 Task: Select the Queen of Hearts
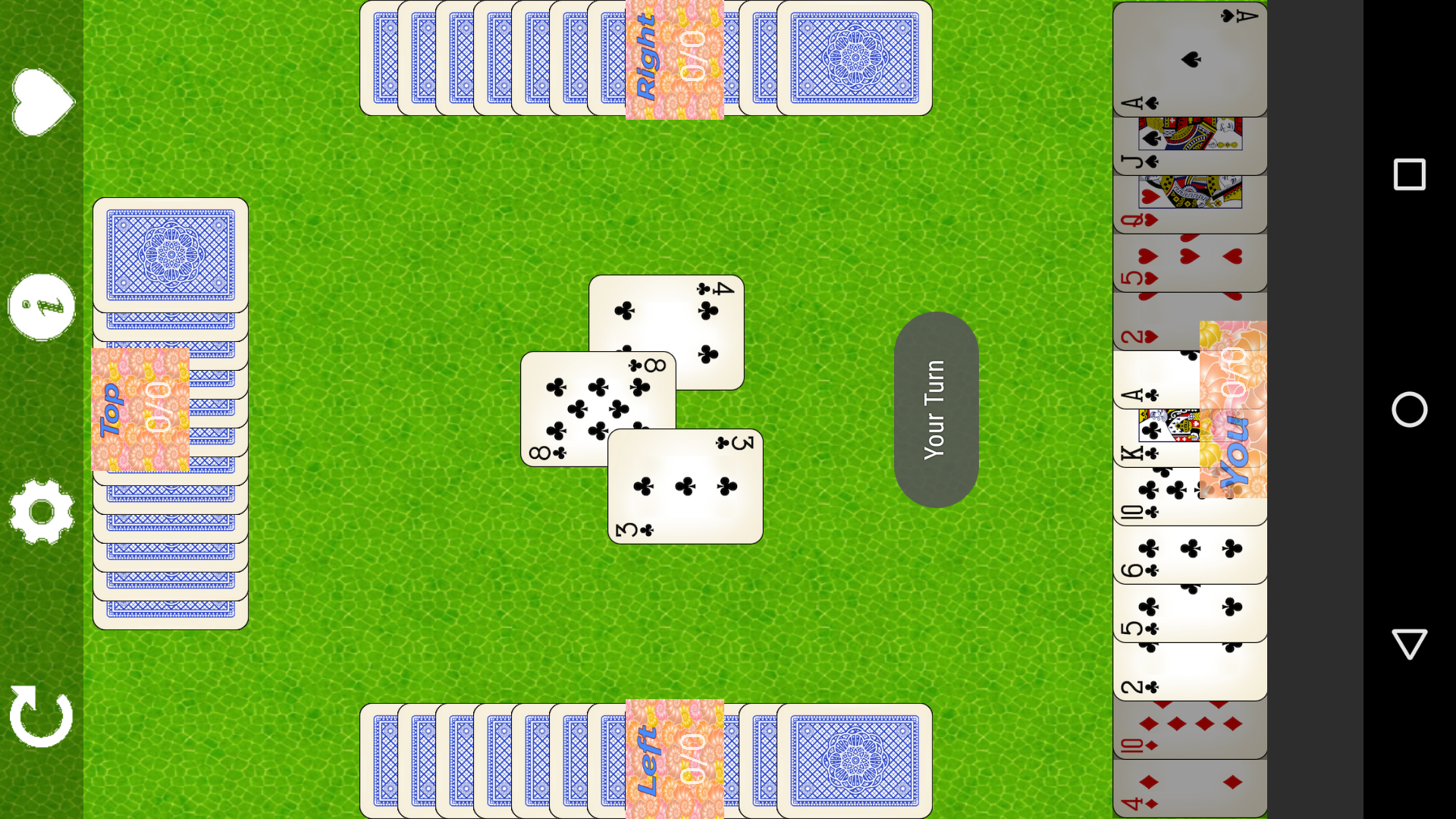1191,205
